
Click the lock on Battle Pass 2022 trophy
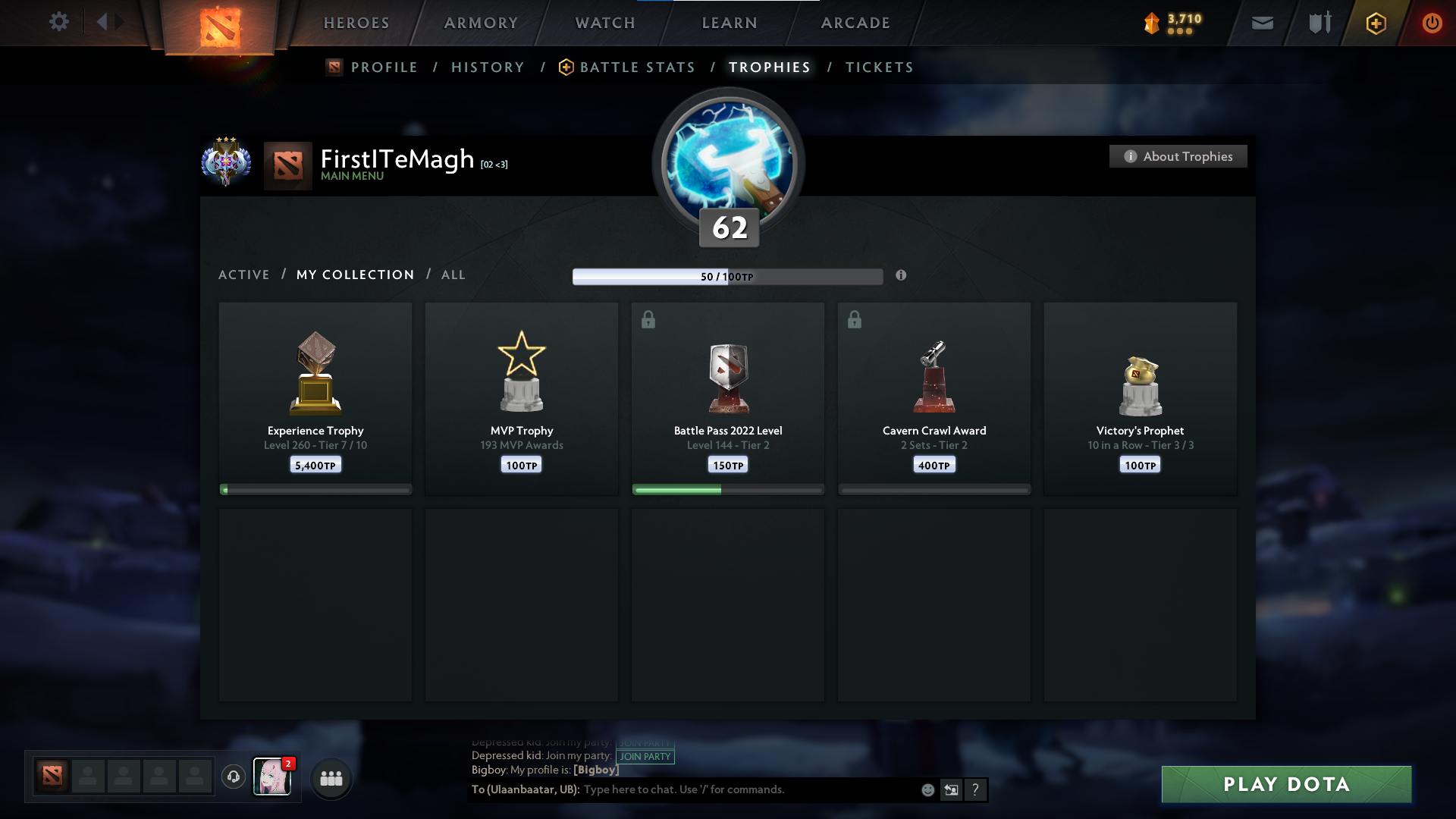[x=648, y=319]
